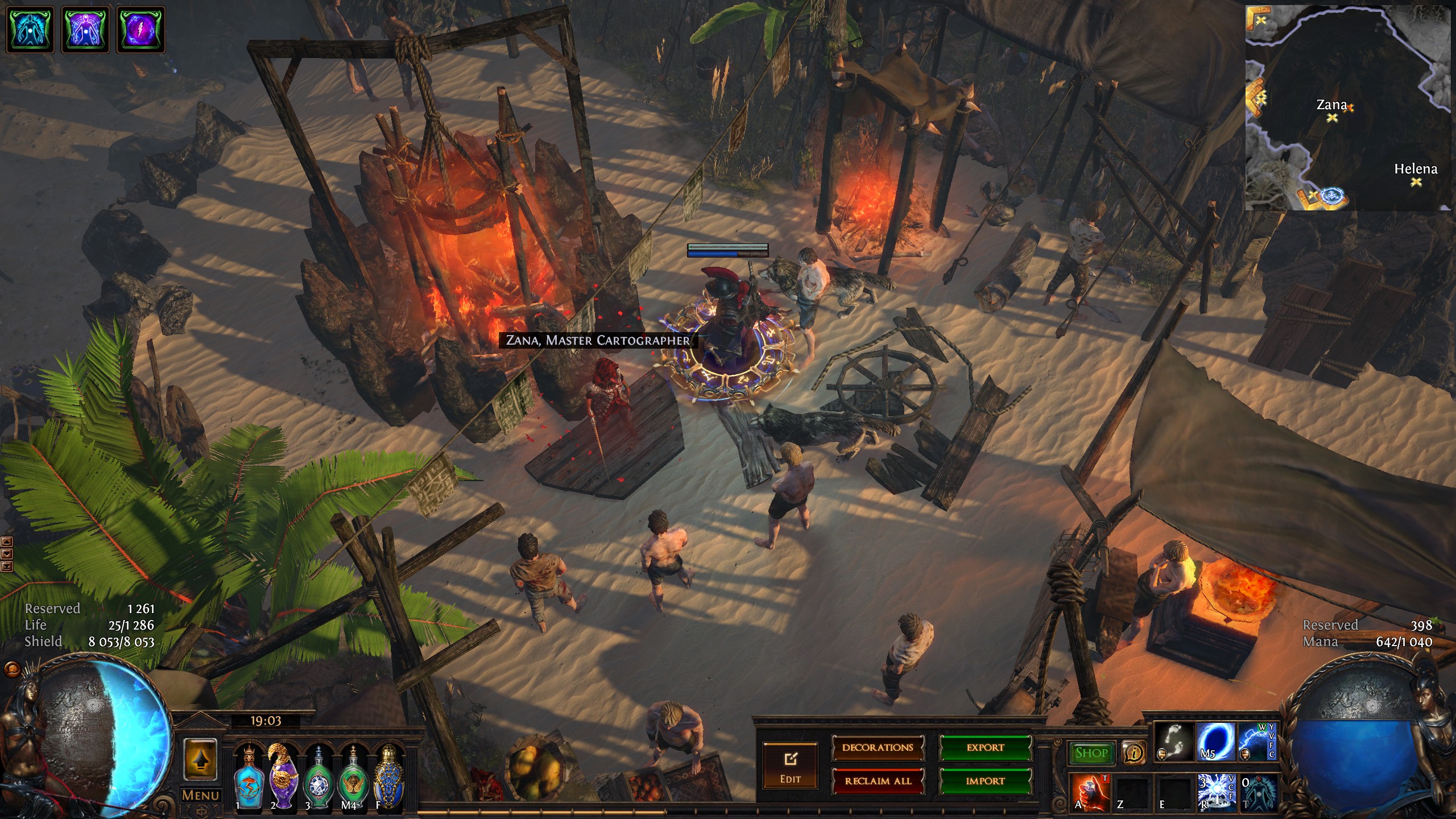Select the footprints move skill
1456x819 pixels.
pos(1174,742)
